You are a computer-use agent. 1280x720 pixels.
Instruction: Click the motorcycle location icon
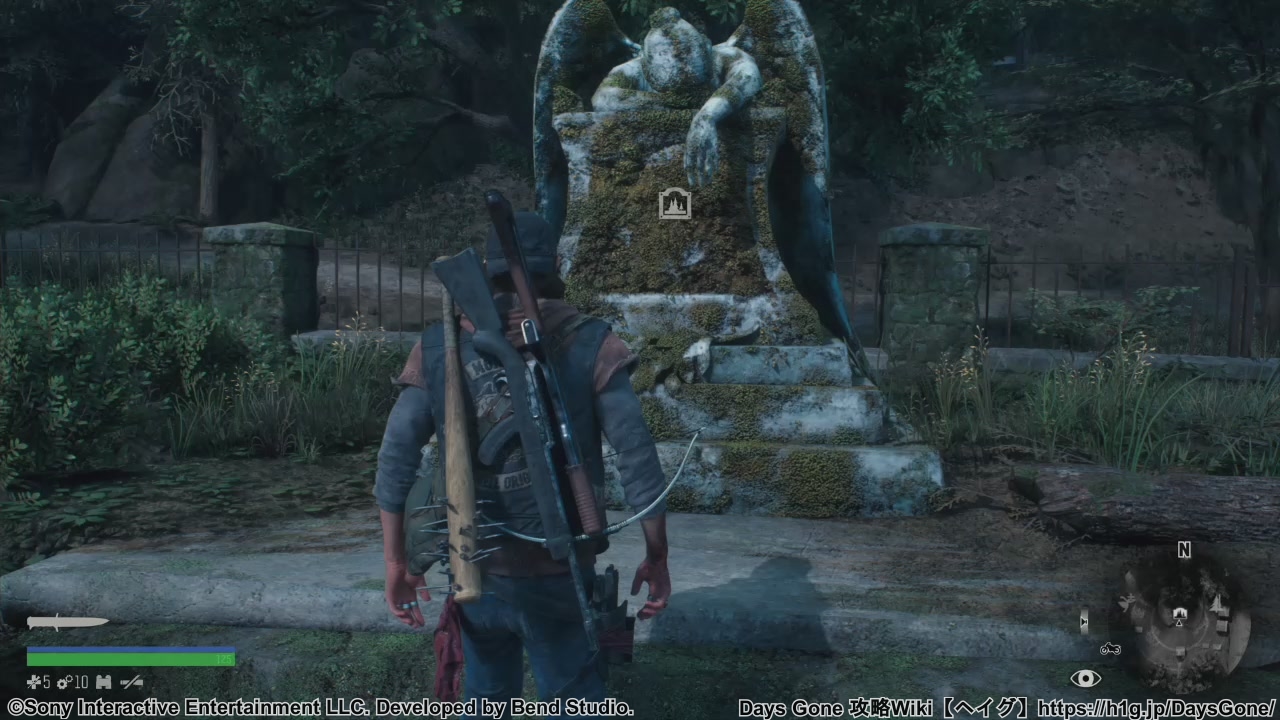[1110, 649]
